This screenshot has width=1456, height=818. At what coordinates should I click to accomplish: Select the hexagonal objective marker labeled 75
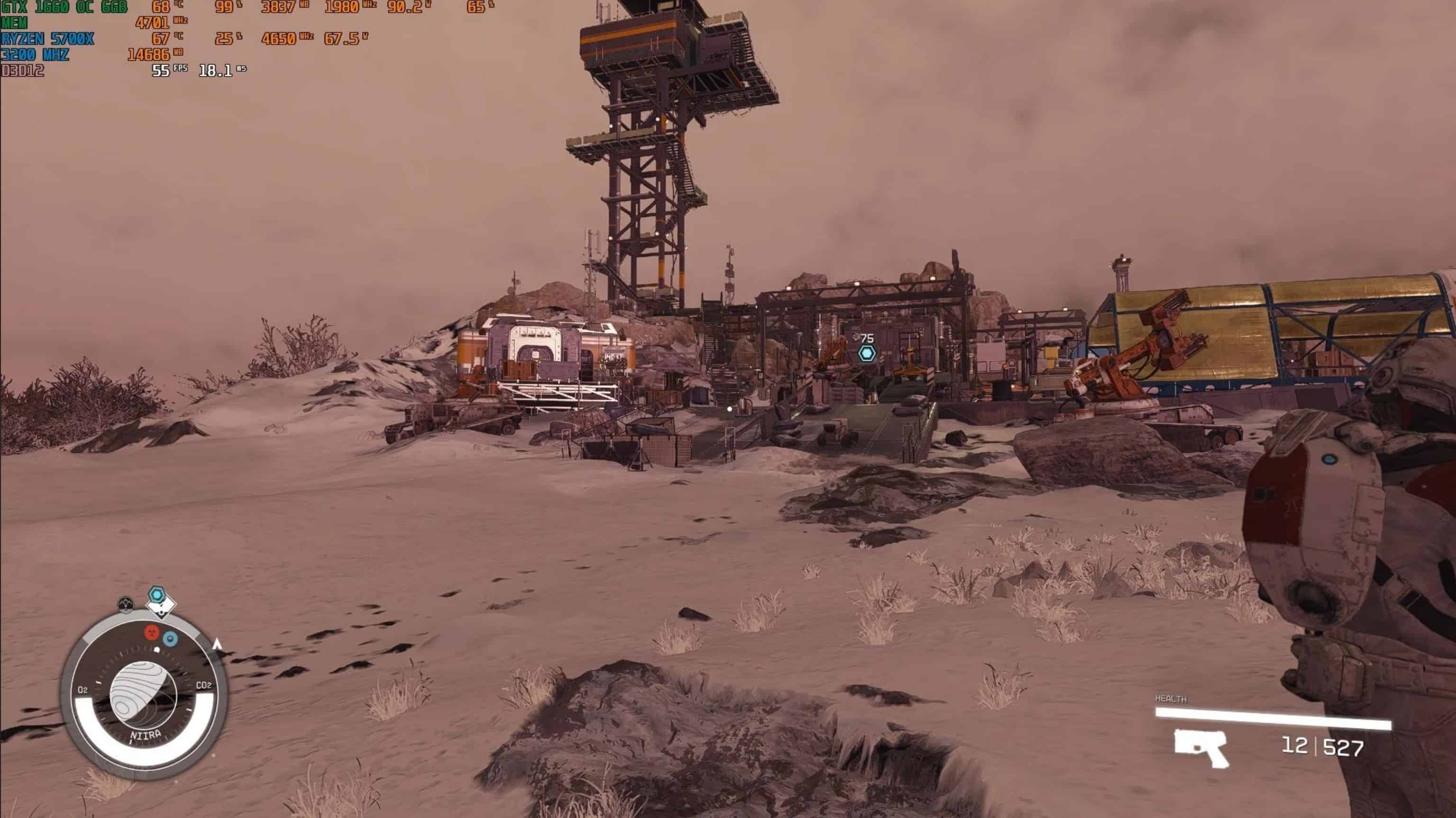coord(867,354)
